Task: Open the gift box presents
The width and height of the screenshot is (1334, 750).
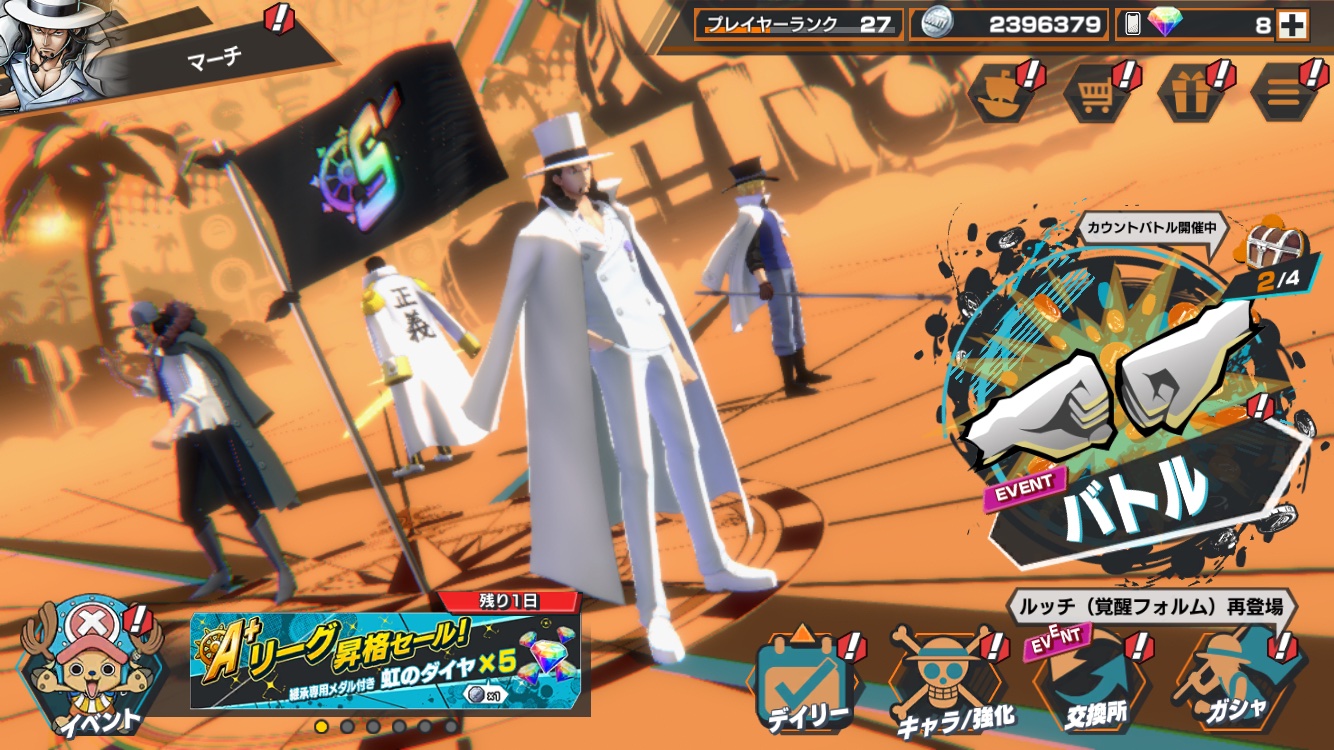Action: coord(1190,93)
